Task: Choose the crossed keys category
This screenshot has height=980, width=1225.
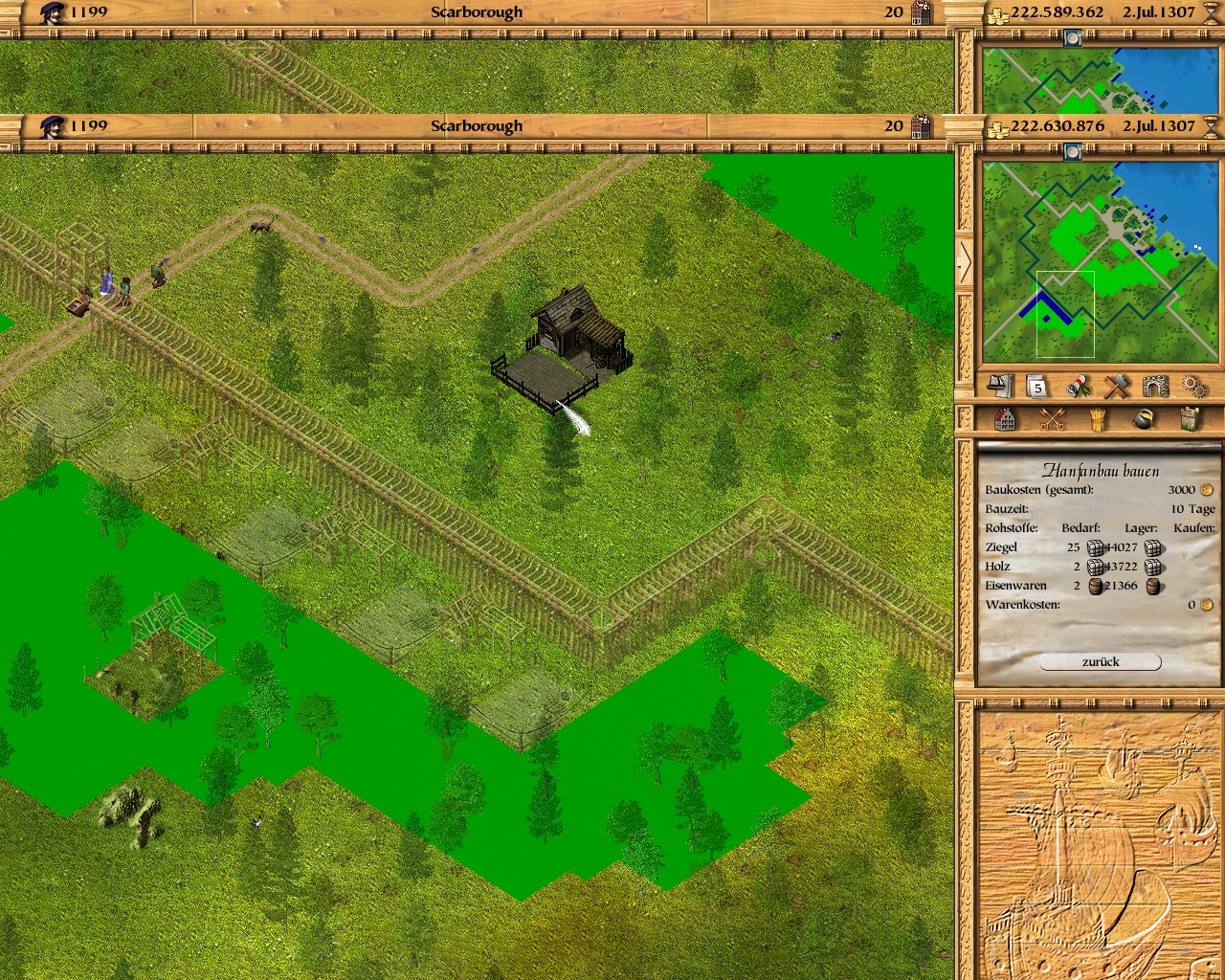Action: [x=1052, y=419]
